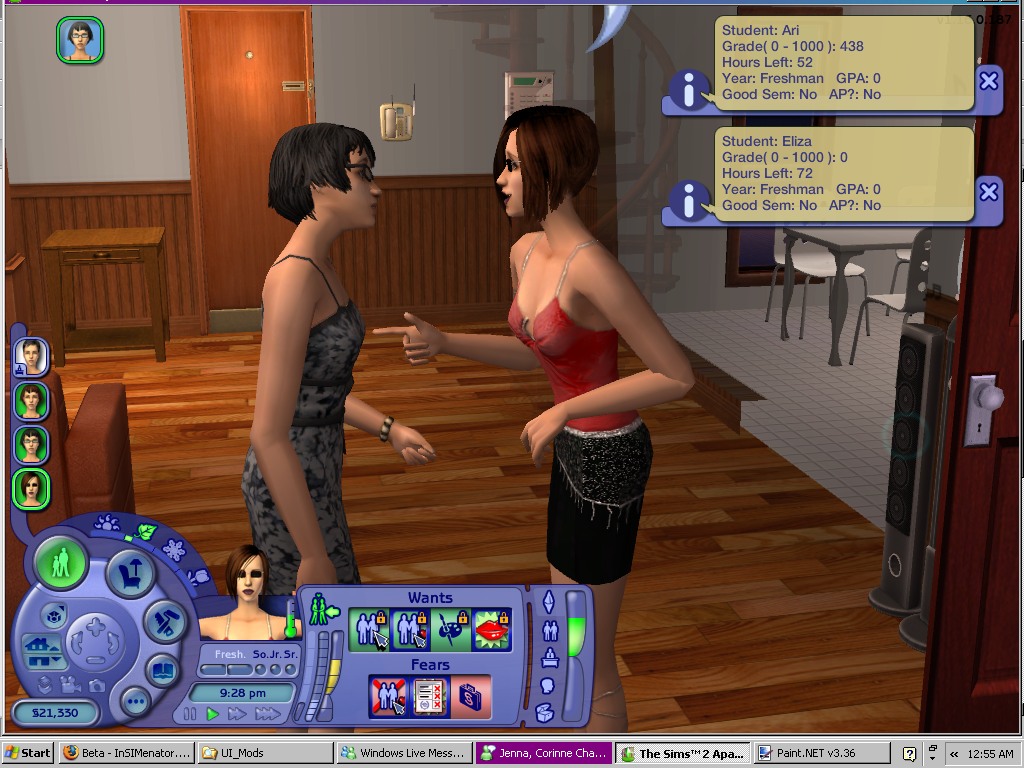
Task: Select the top Sim portrait in the household list
Action: click(x=32, y=356)
